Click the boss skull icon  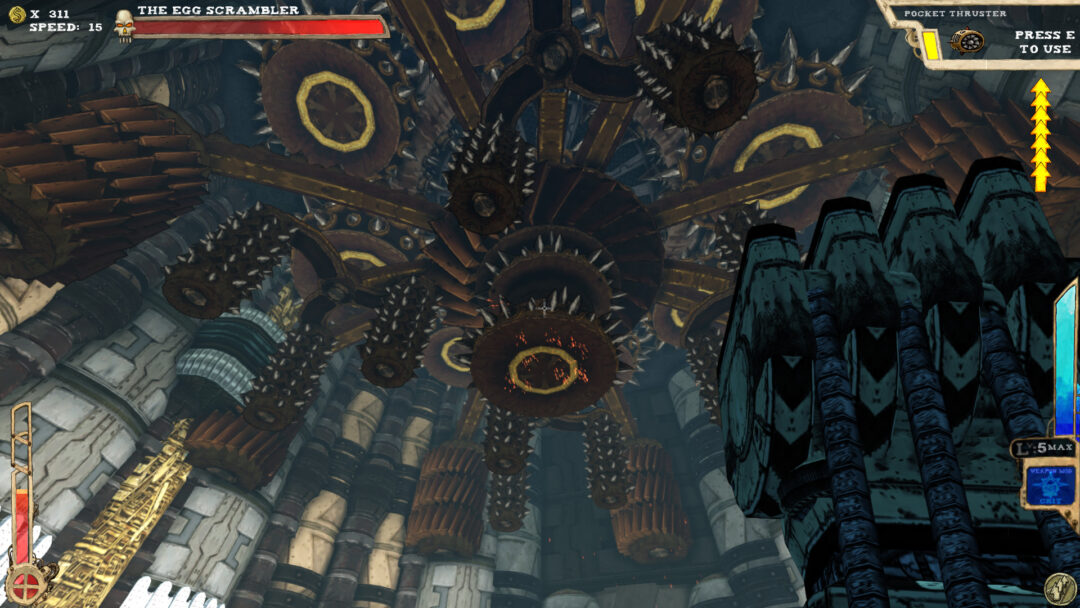pos(124,25)
